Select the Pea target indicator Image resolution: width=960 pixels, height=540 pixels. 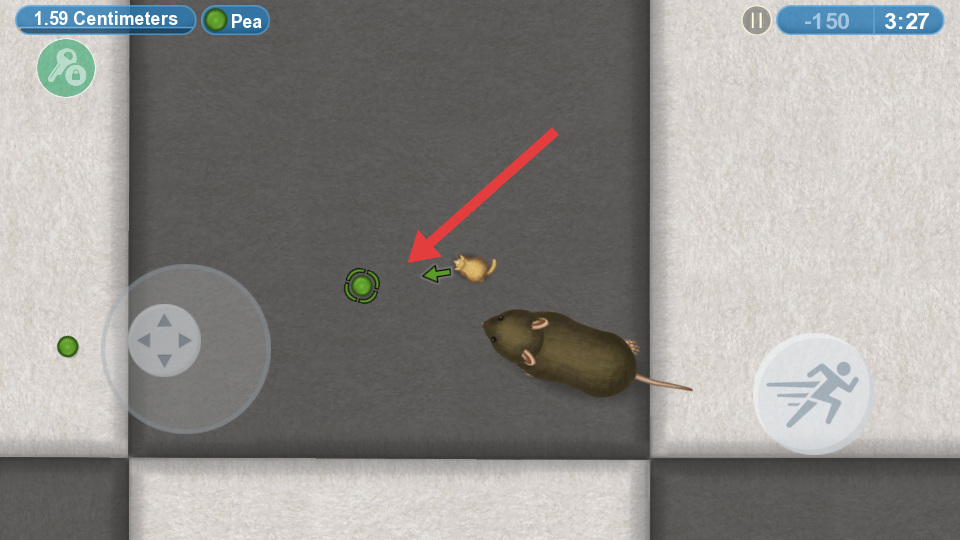tap(235, 21)
